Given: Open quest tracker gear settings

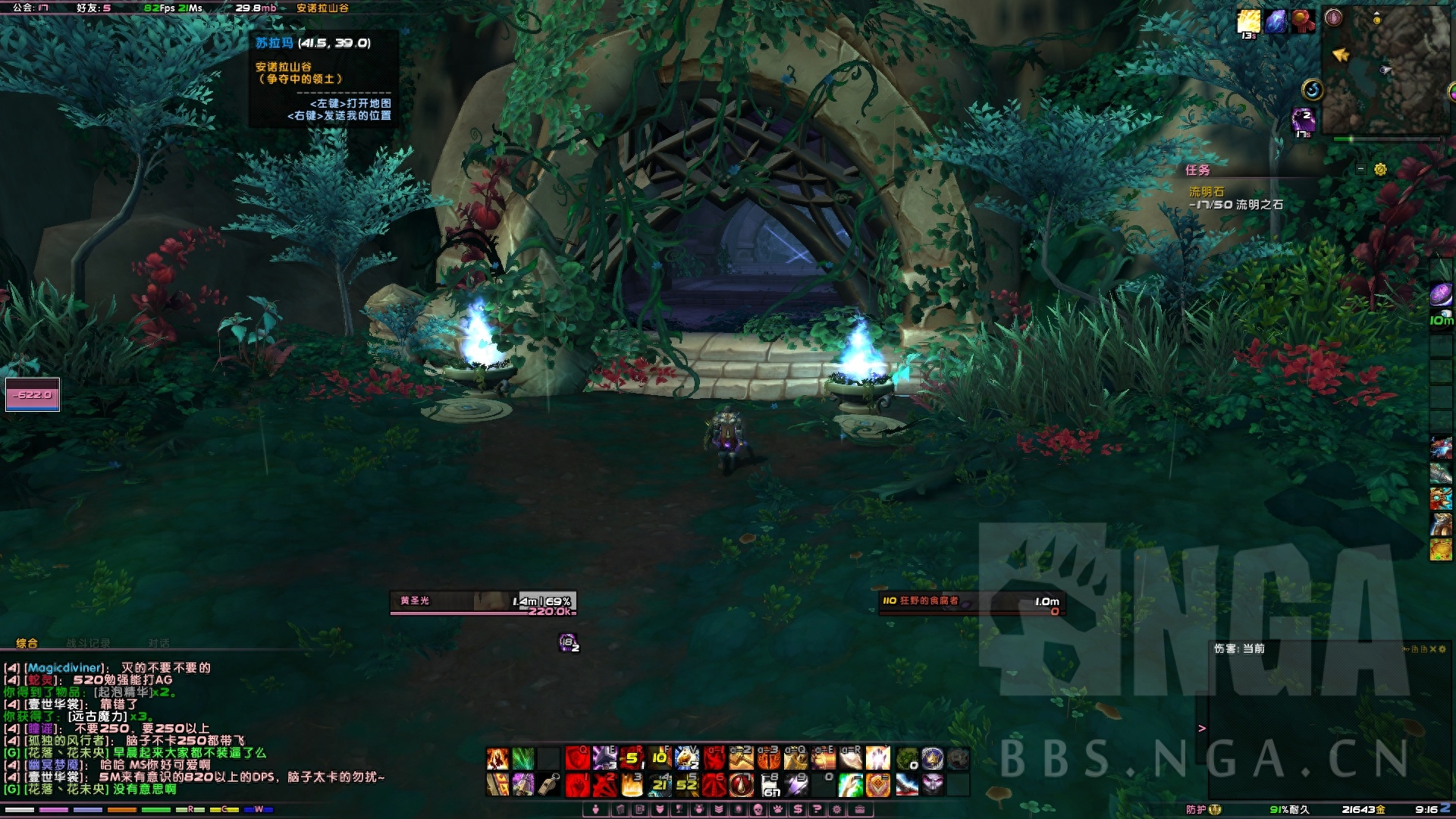Looking at the screenshot, I should click(x=1380, y=170).
